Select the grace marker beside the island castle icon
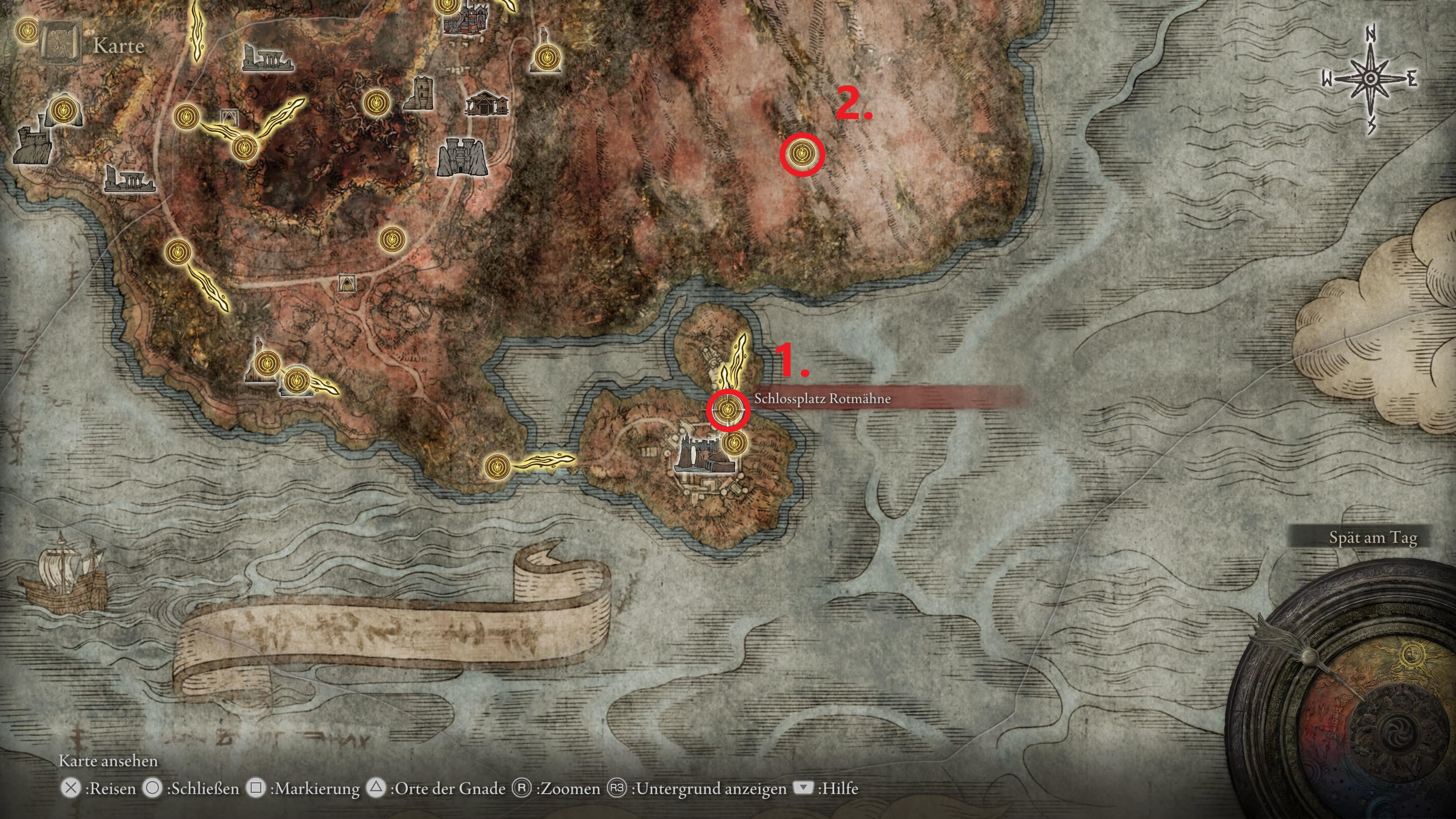Image resolution: width=1456 pixels, height=819 pixels. [734, 442]
